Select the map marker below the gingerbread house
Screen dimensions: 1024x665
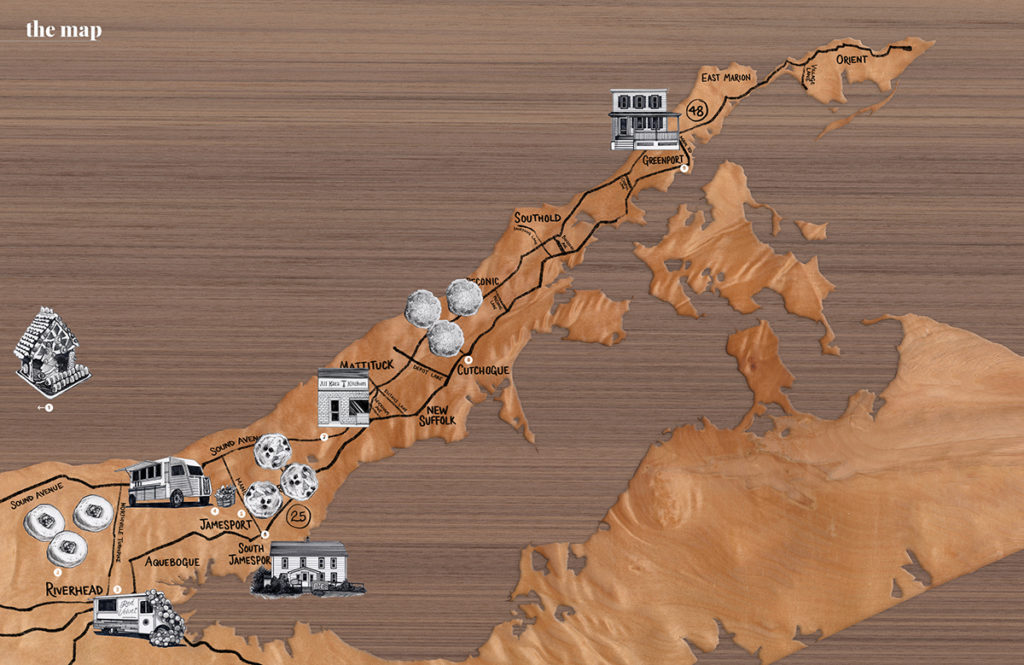pyautogui.click(x=48, y=407)
